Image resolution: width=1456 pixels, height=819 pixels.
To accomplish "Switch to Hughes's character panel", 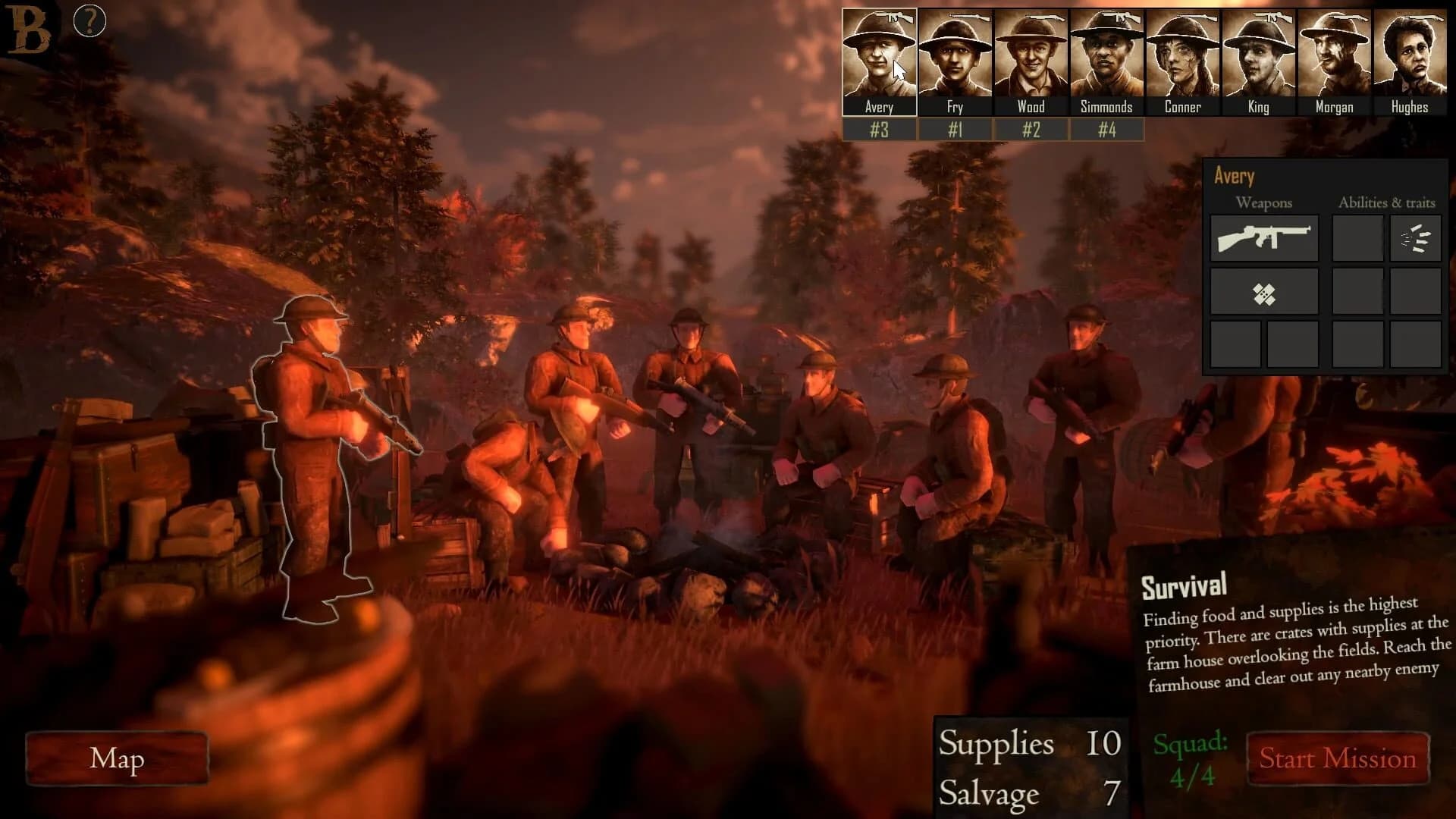I will [x=1408, y=57].
